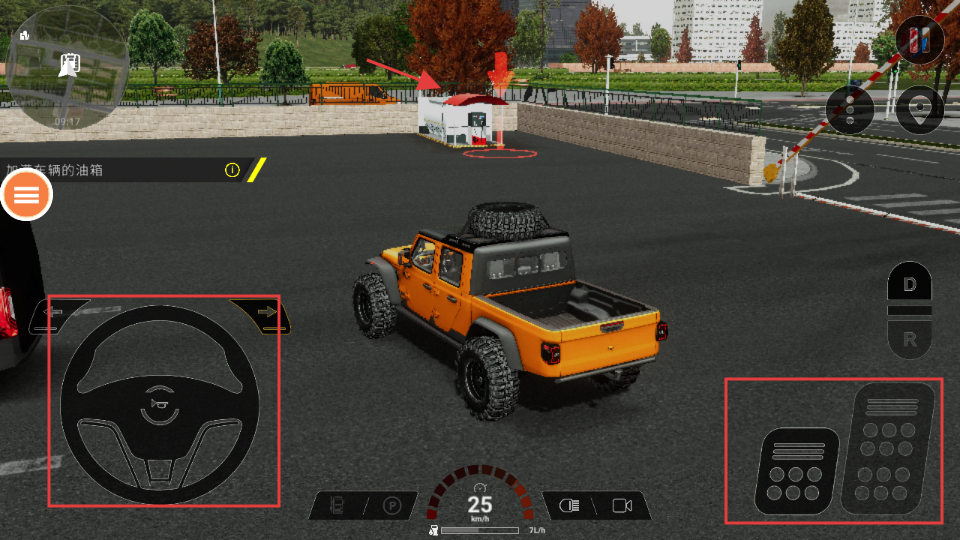960x540 pixels.
Task: Toggle the parking brake P icon
Action: [x=393, y=506]
